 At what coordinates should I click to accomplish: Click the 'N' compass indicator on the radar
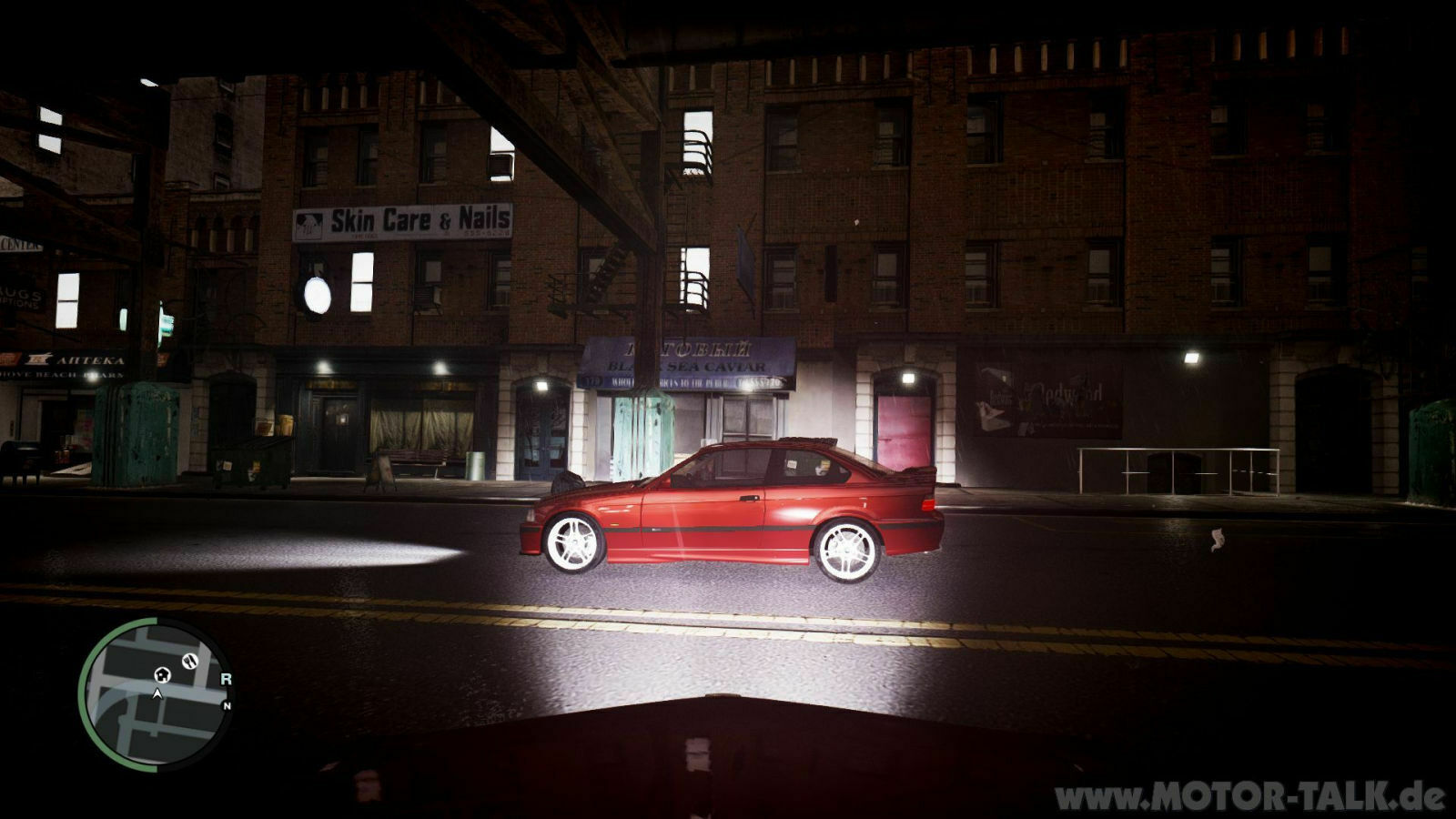click(x=227, y=705)
